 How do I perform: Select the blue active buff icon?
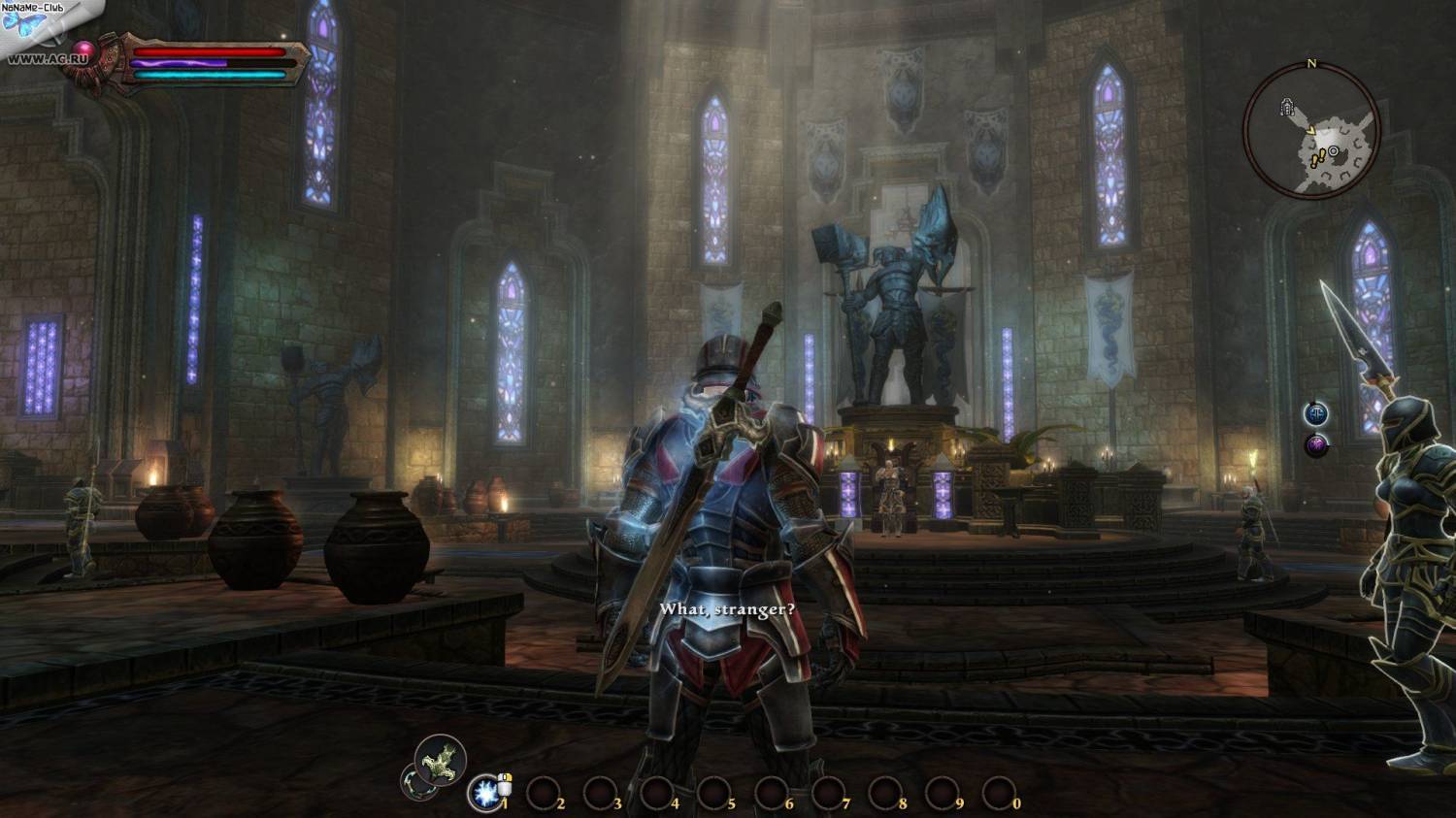1316,413
